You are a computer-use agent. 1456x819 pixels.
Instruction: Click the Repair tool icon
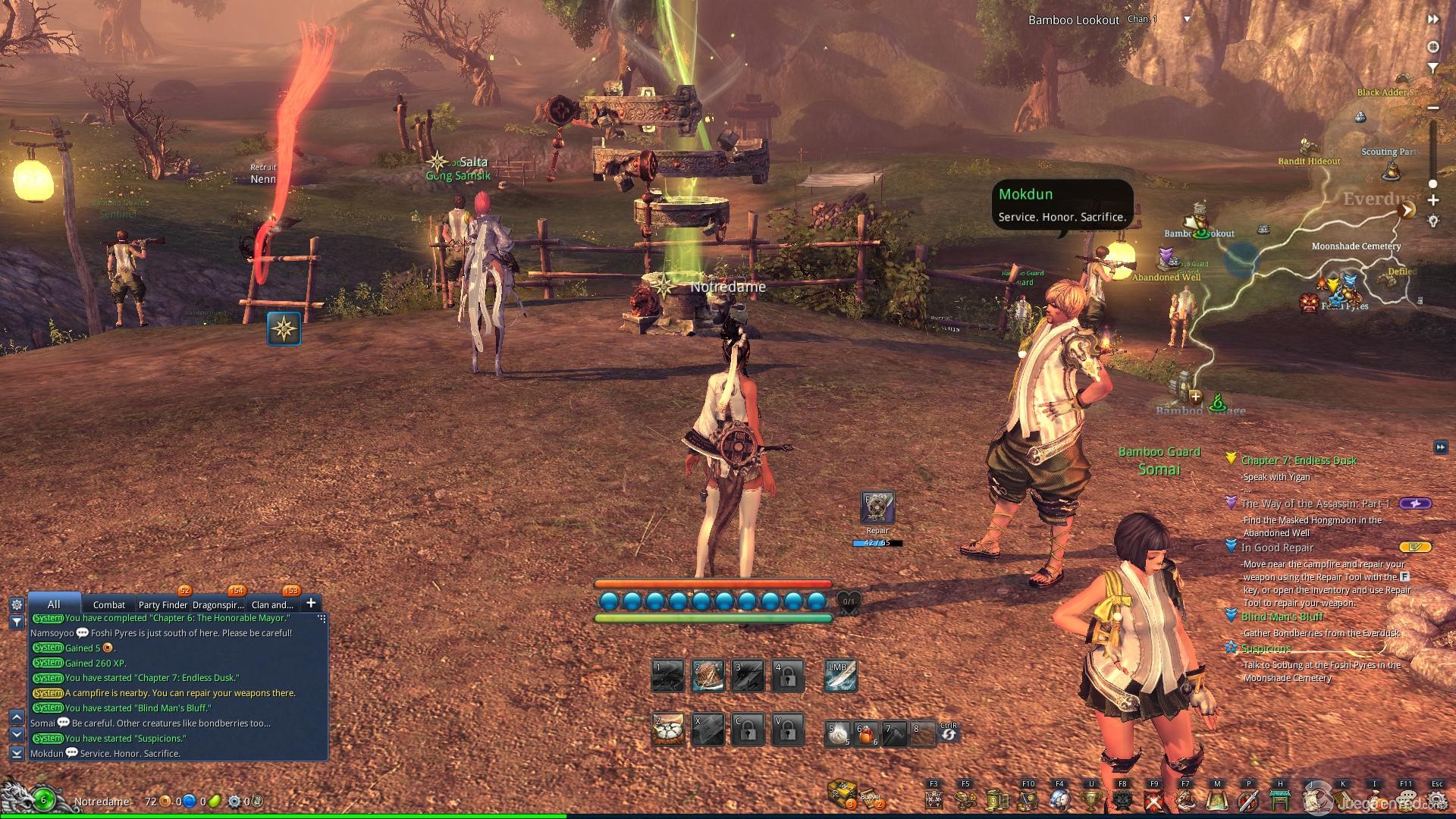(877, 508)
